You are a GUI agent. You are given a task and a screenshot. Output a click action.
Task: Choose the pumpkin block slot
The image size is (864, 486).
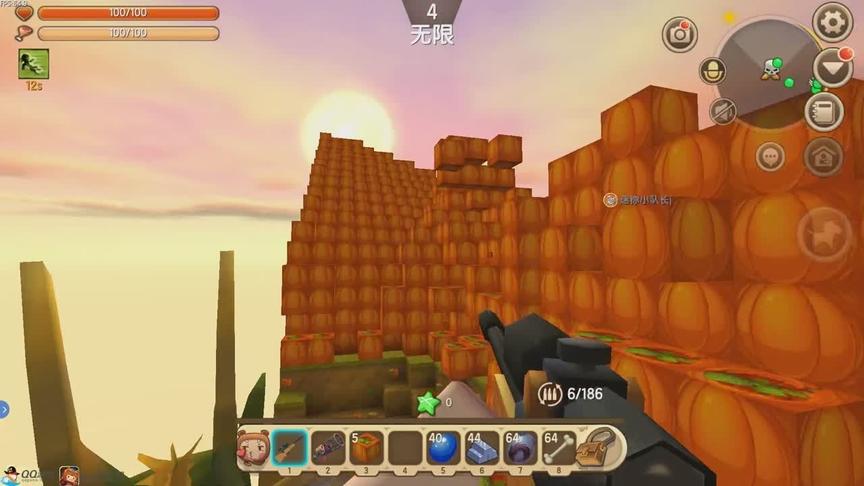[366, 447]
